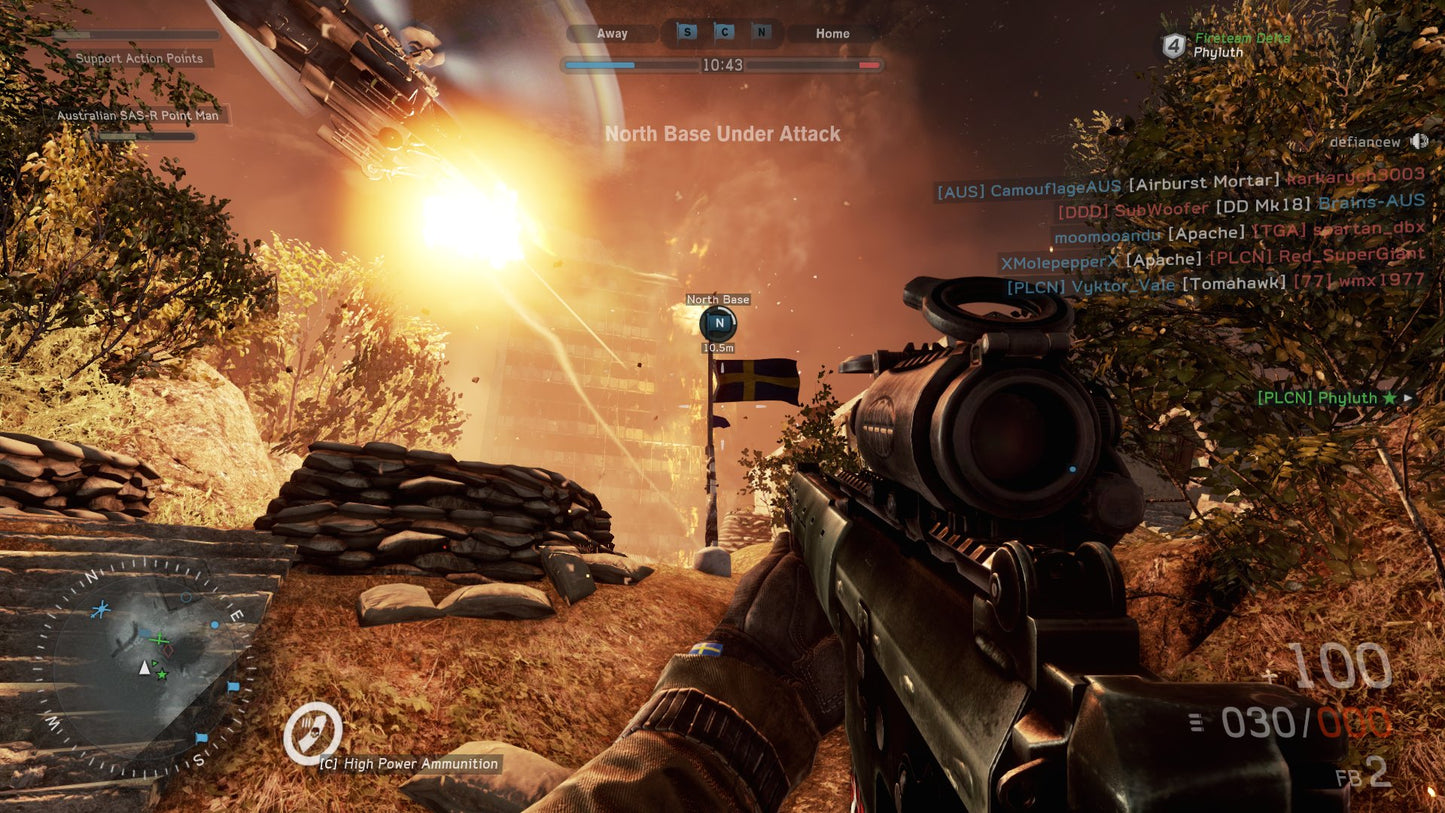1445x813 pixels.
Task: Click the High Power Ammunition skull icon
Action: [x=313, y=733]
